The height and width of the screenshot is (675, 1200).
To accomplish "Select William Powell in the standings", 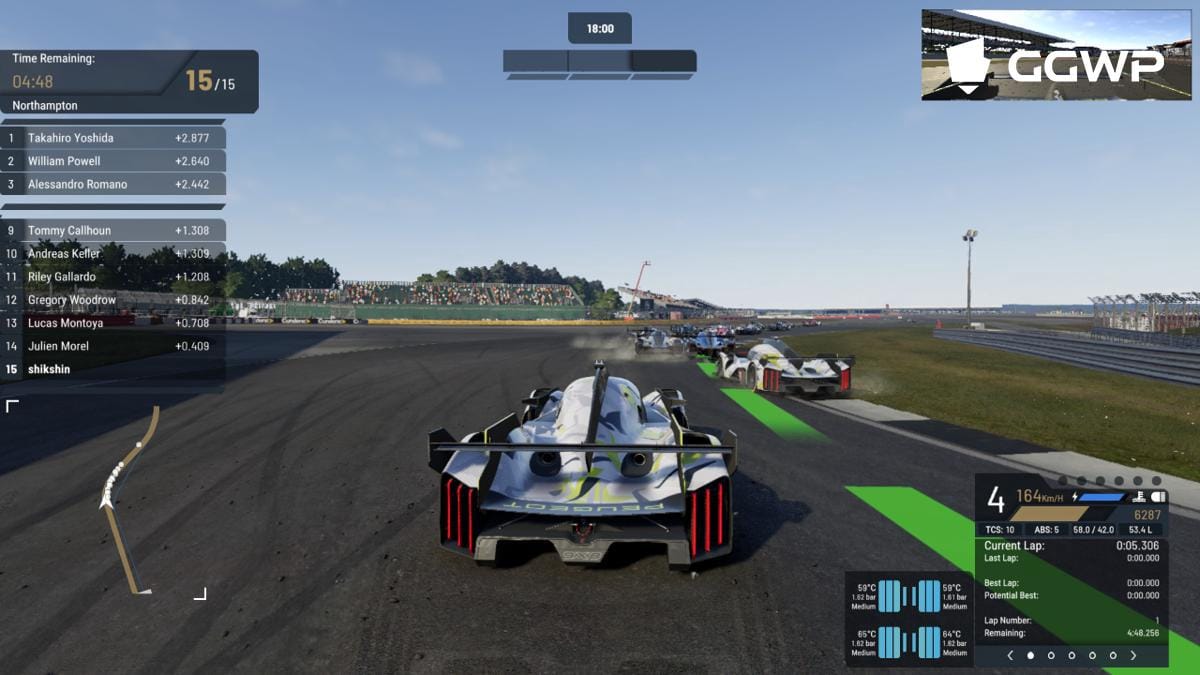I will 113,161.
